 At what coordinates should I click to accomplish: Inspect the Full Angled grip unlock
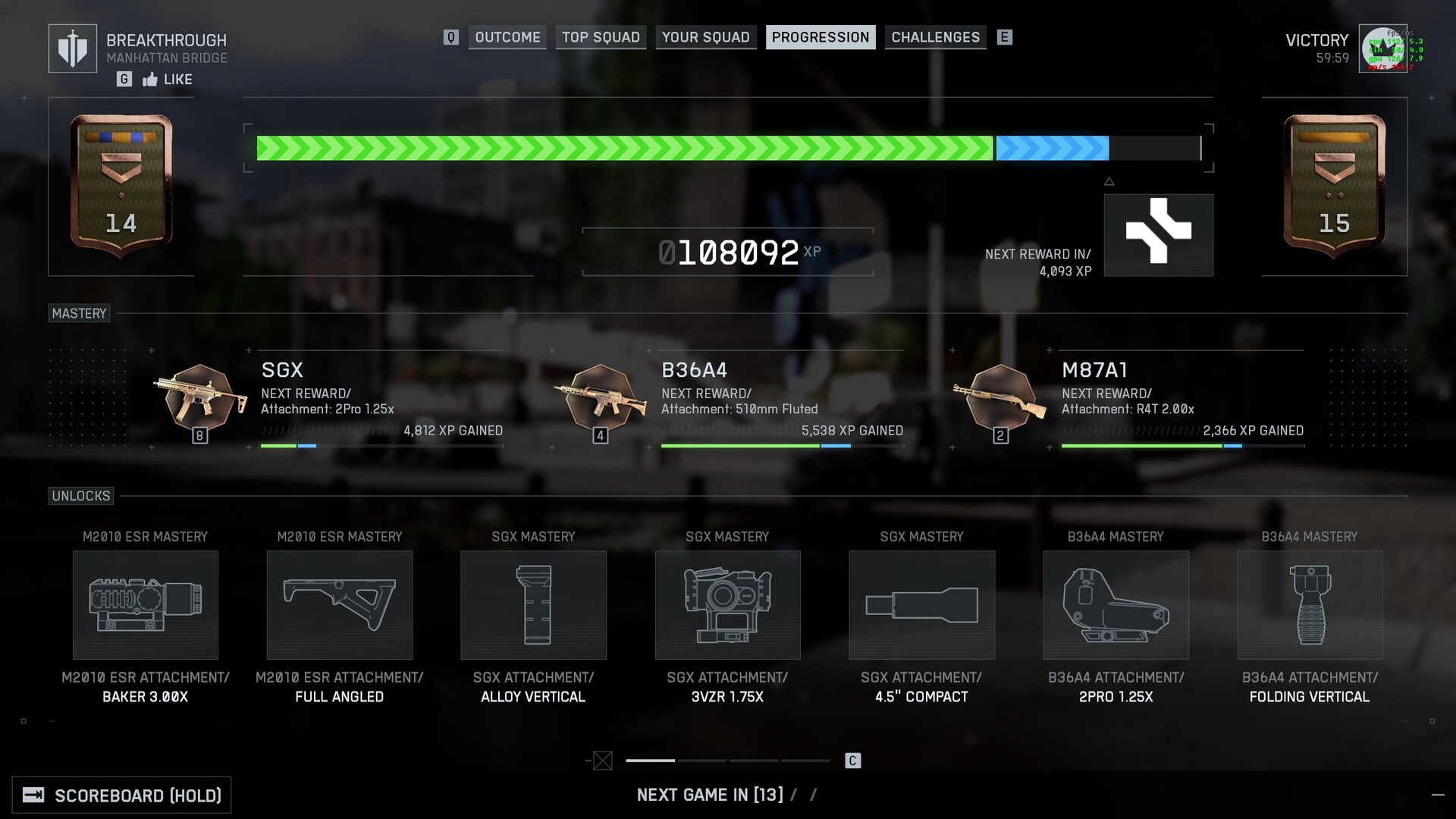point(340,605)
